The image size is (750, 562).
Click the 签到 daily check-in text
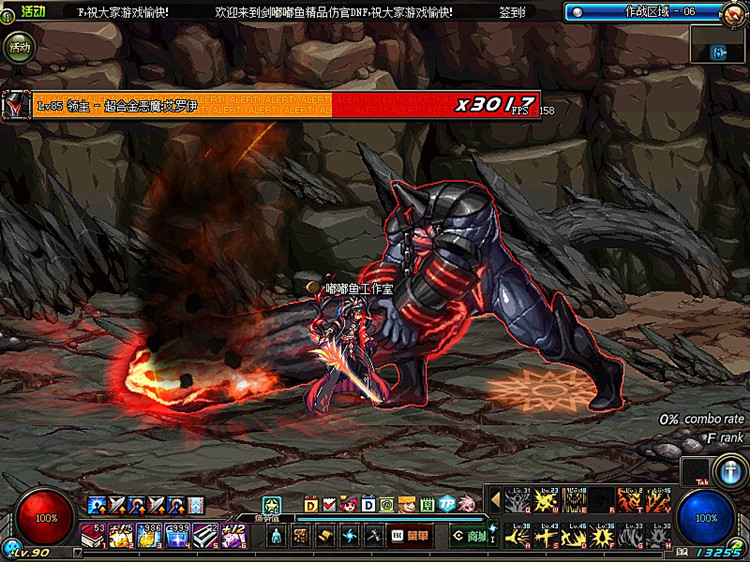pyautogui.click(x=513, y=11)
